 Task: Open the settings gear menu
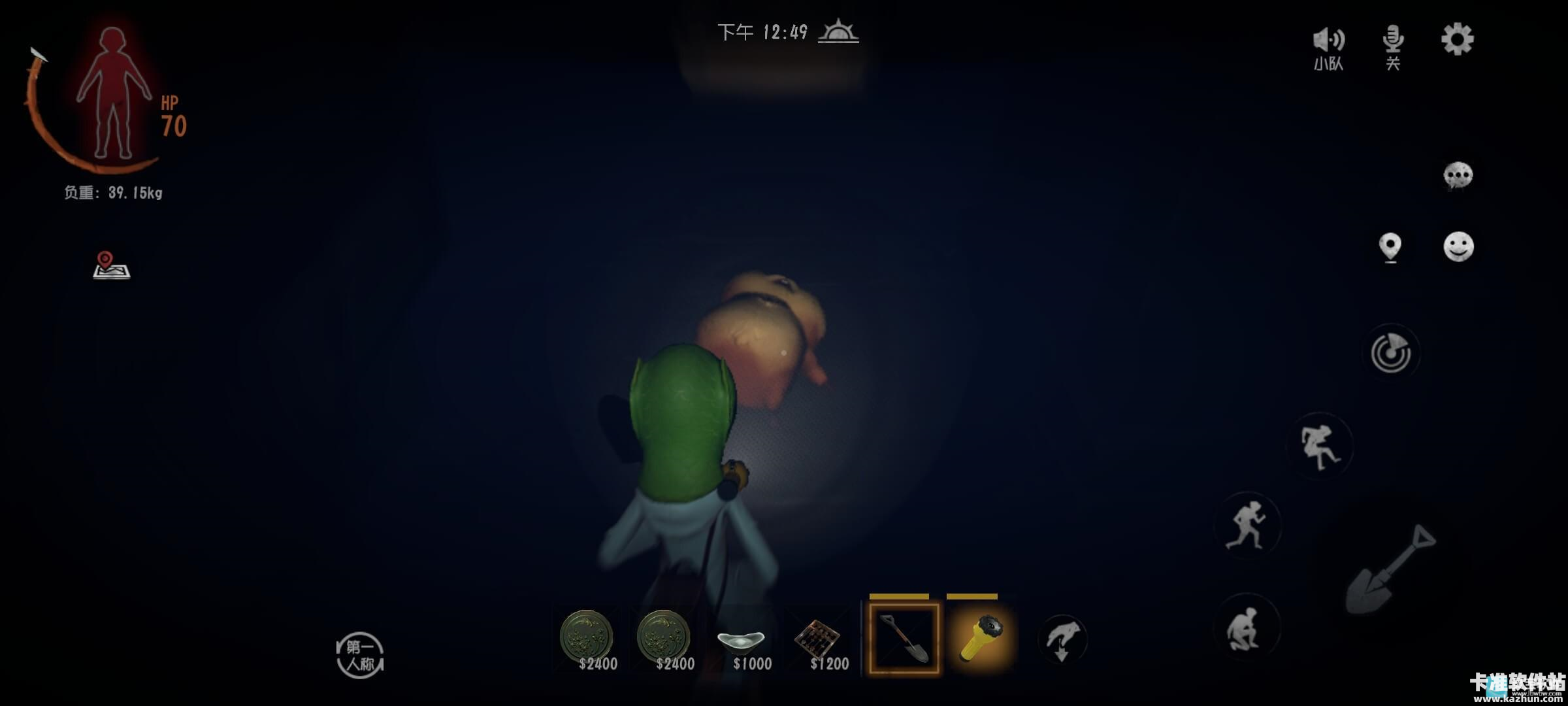1457,40
